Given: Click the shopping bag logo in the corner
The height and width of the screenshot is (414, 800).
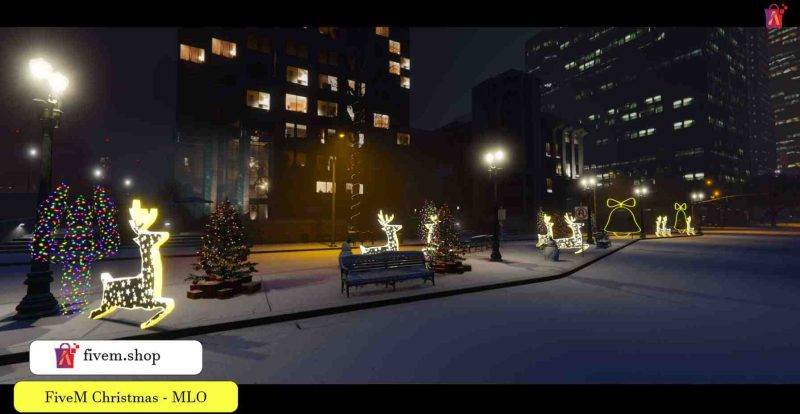Looking at the screenshot, I should click(x=776, y=15).
